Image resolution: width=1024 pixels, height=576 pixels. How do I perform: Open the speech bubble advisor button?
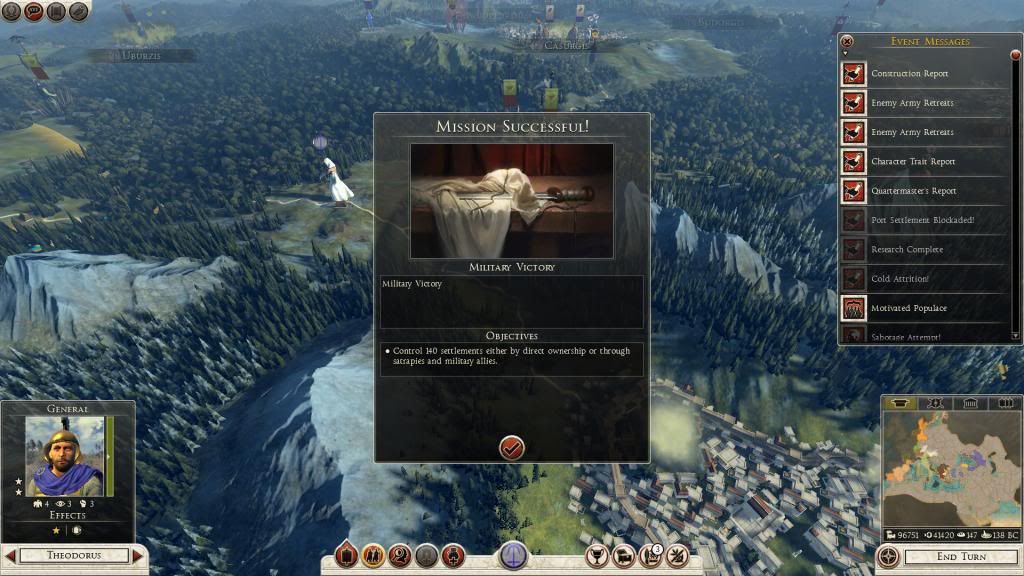click(x=34, y=11)
